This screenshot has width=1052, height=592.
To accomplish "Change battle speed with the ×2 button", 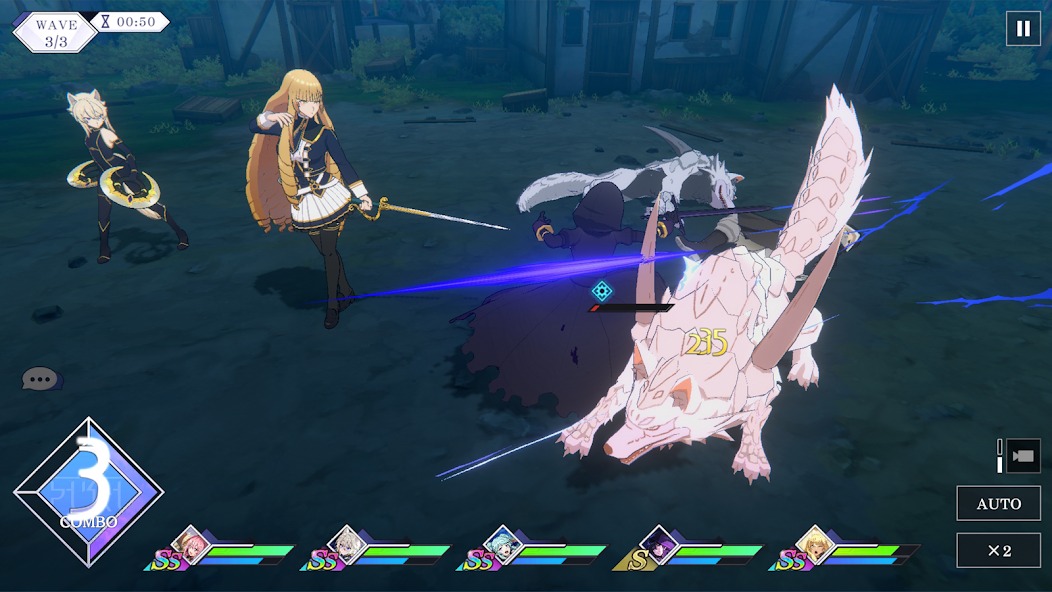I will click(998, 550).
